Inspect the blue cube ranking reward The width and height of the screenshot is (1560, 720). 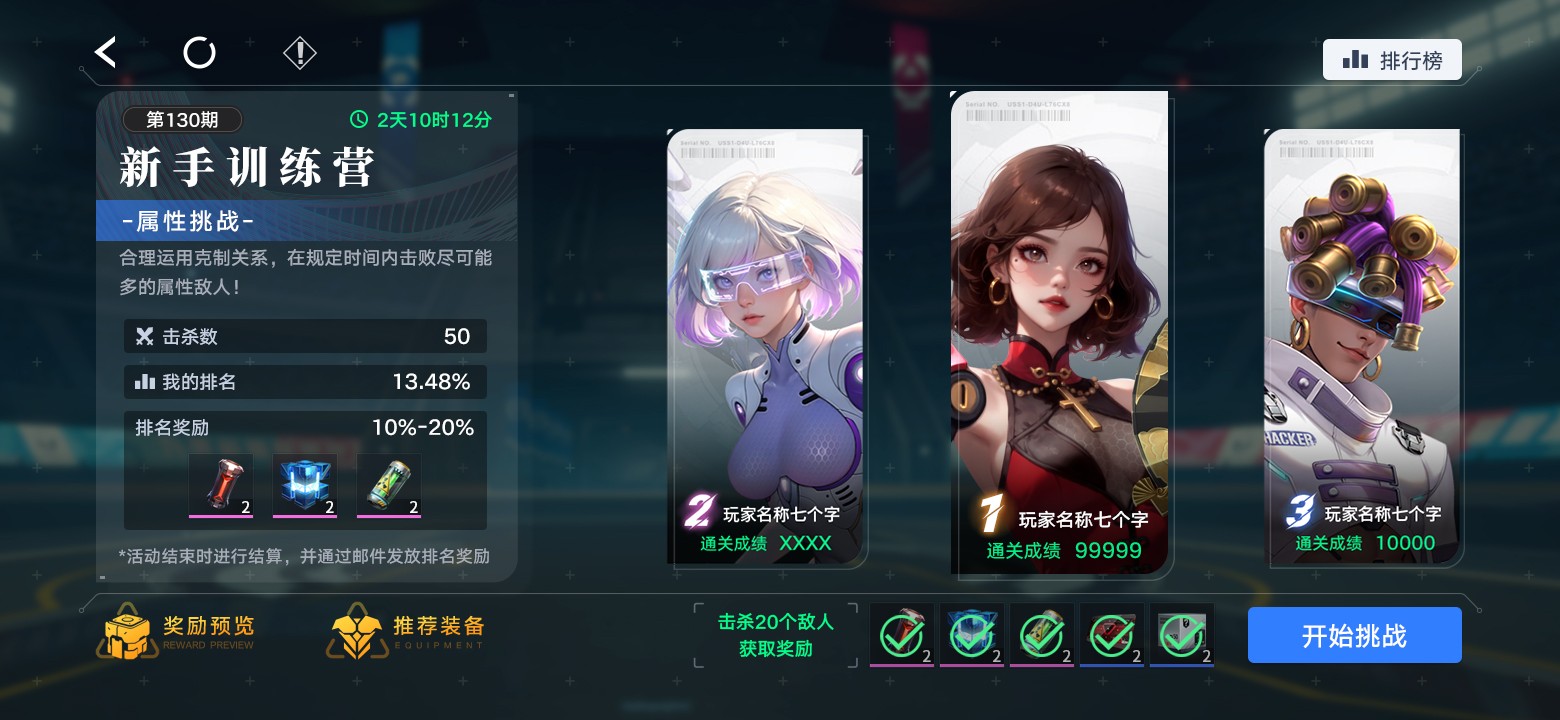point(305,485)
